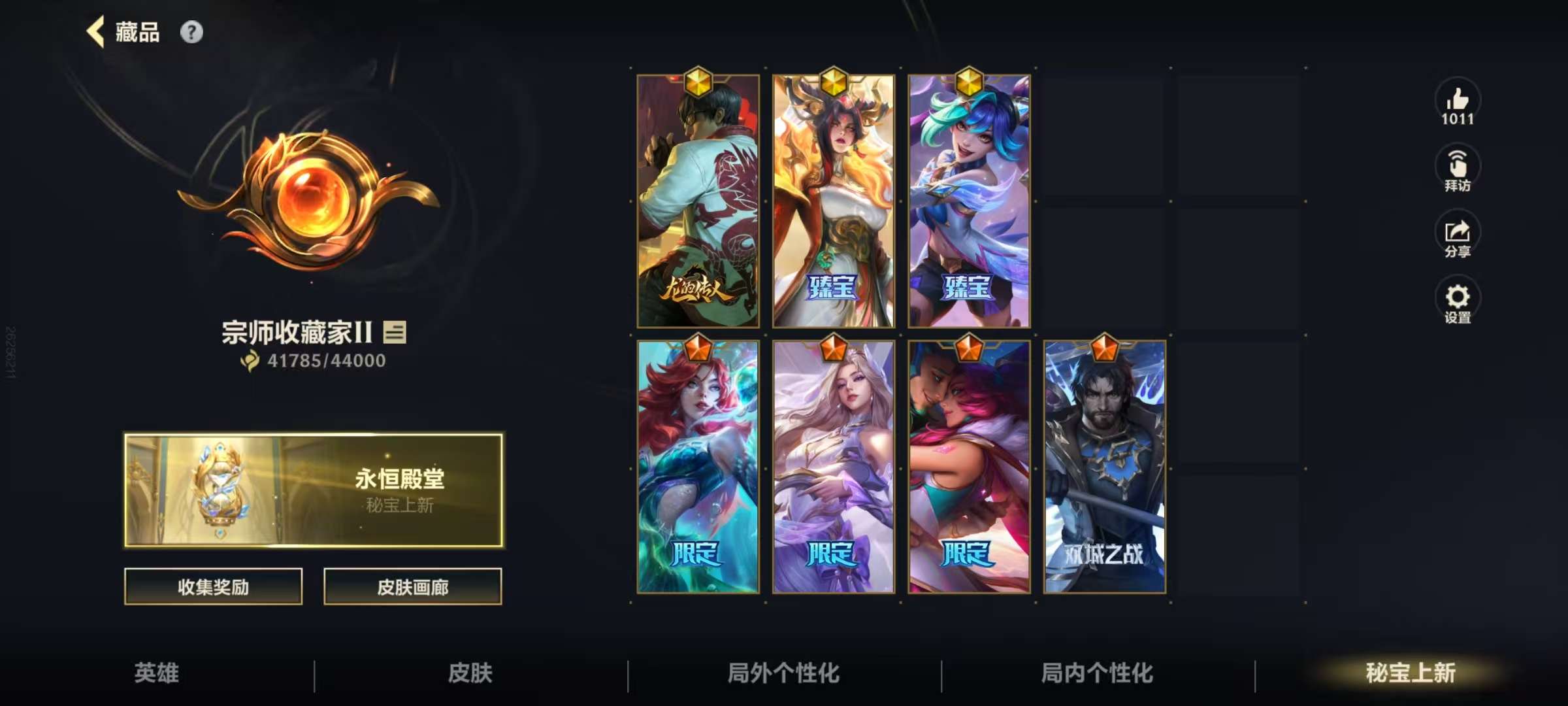Select the 局外个性化 tab
The width and height of the screenshot is (1568, 706).
(783, 675)
